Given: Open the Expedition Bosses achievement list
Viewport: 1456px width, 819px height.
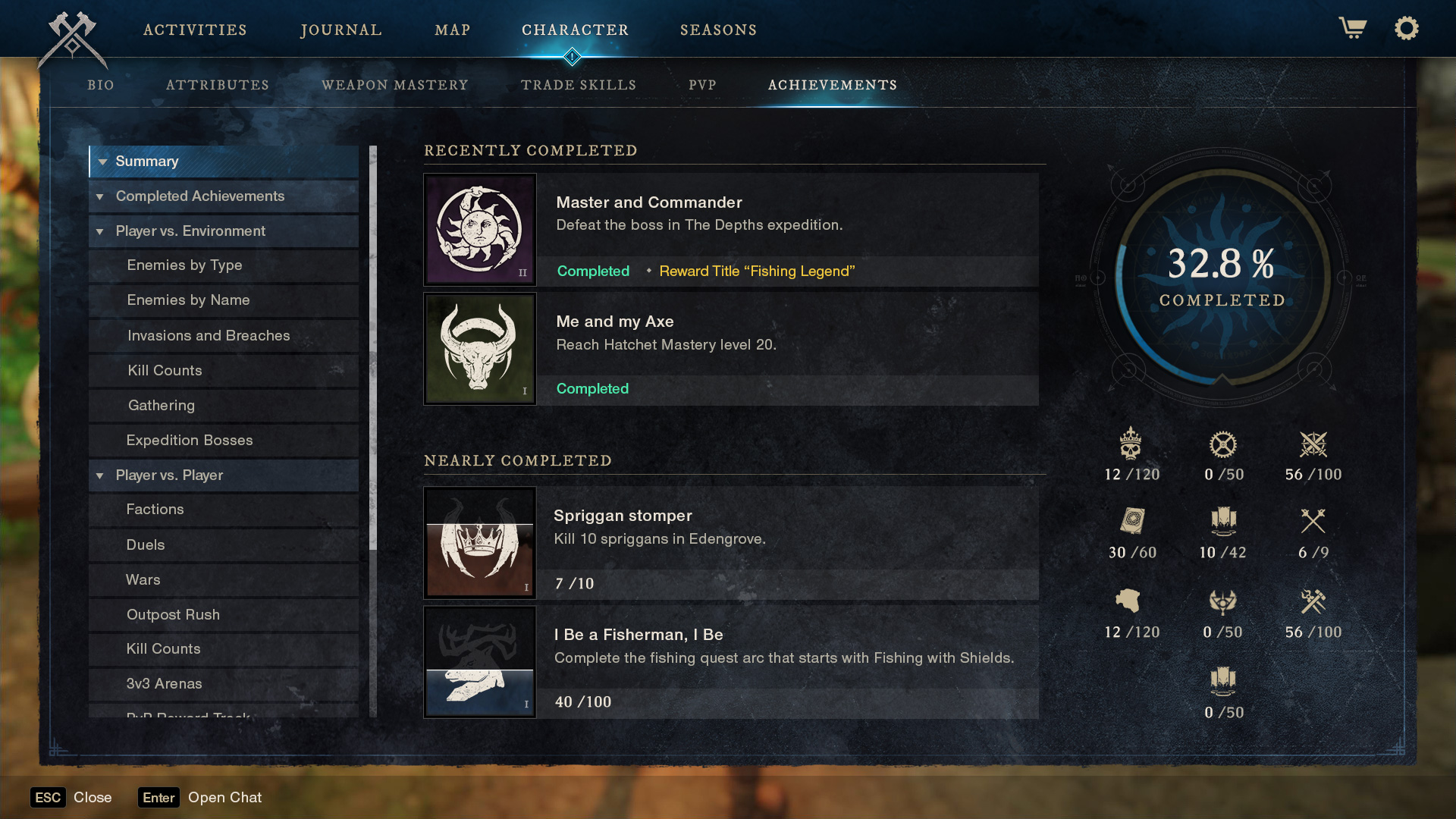Looking at the screenshot, I should tap(190, 440).
